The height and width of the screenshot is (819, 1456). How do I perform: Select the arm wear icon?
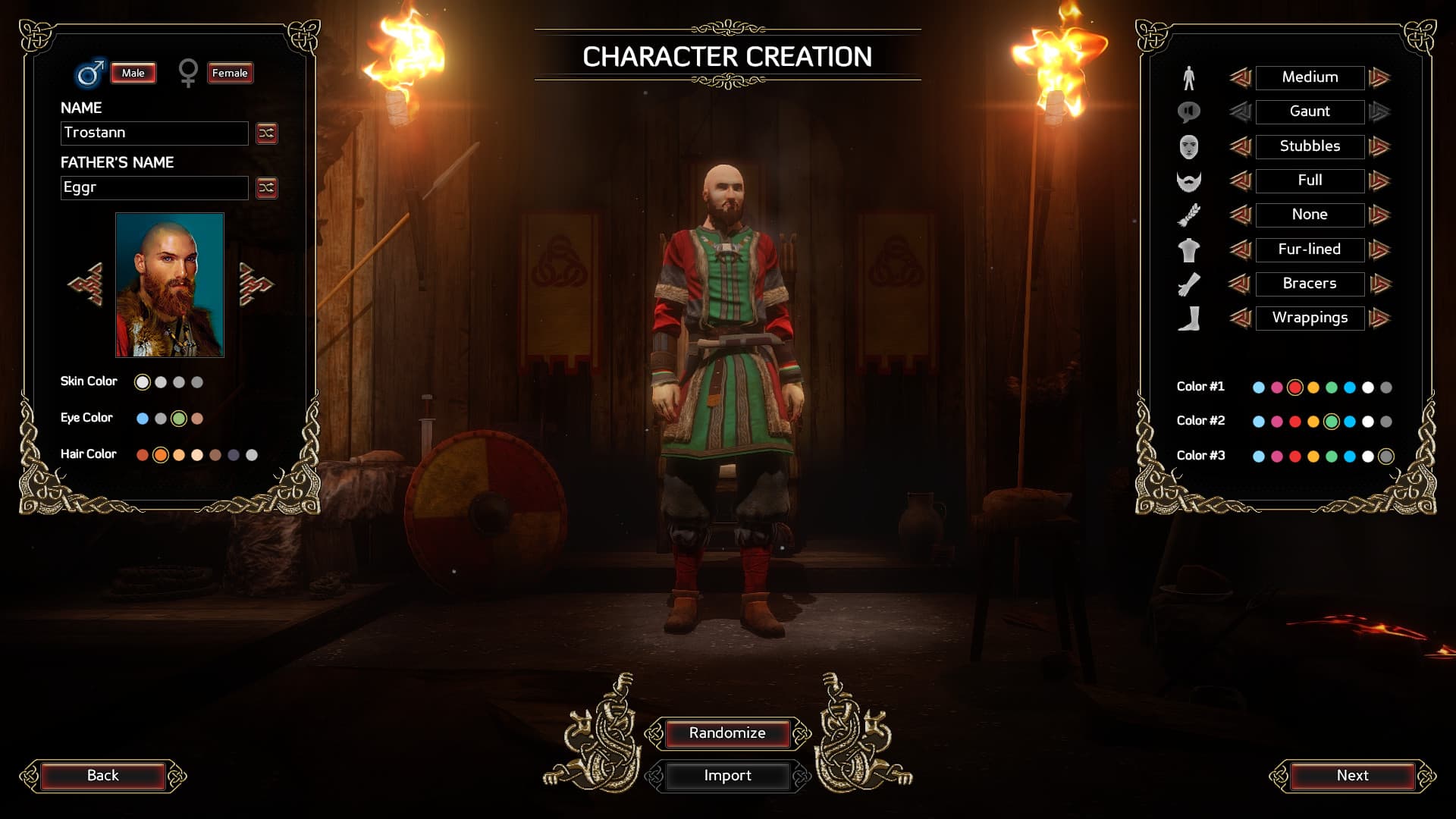(1189, 284)
